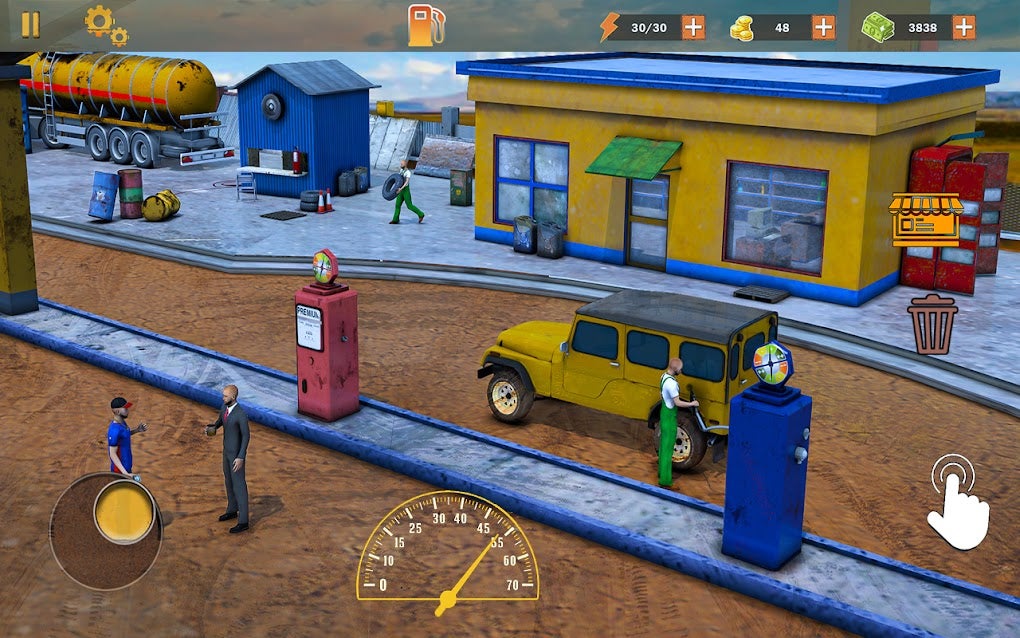Open the gear settings menu
This screenshot has height=638, width=1020.
pyautogui.click(x=104, y=25)
